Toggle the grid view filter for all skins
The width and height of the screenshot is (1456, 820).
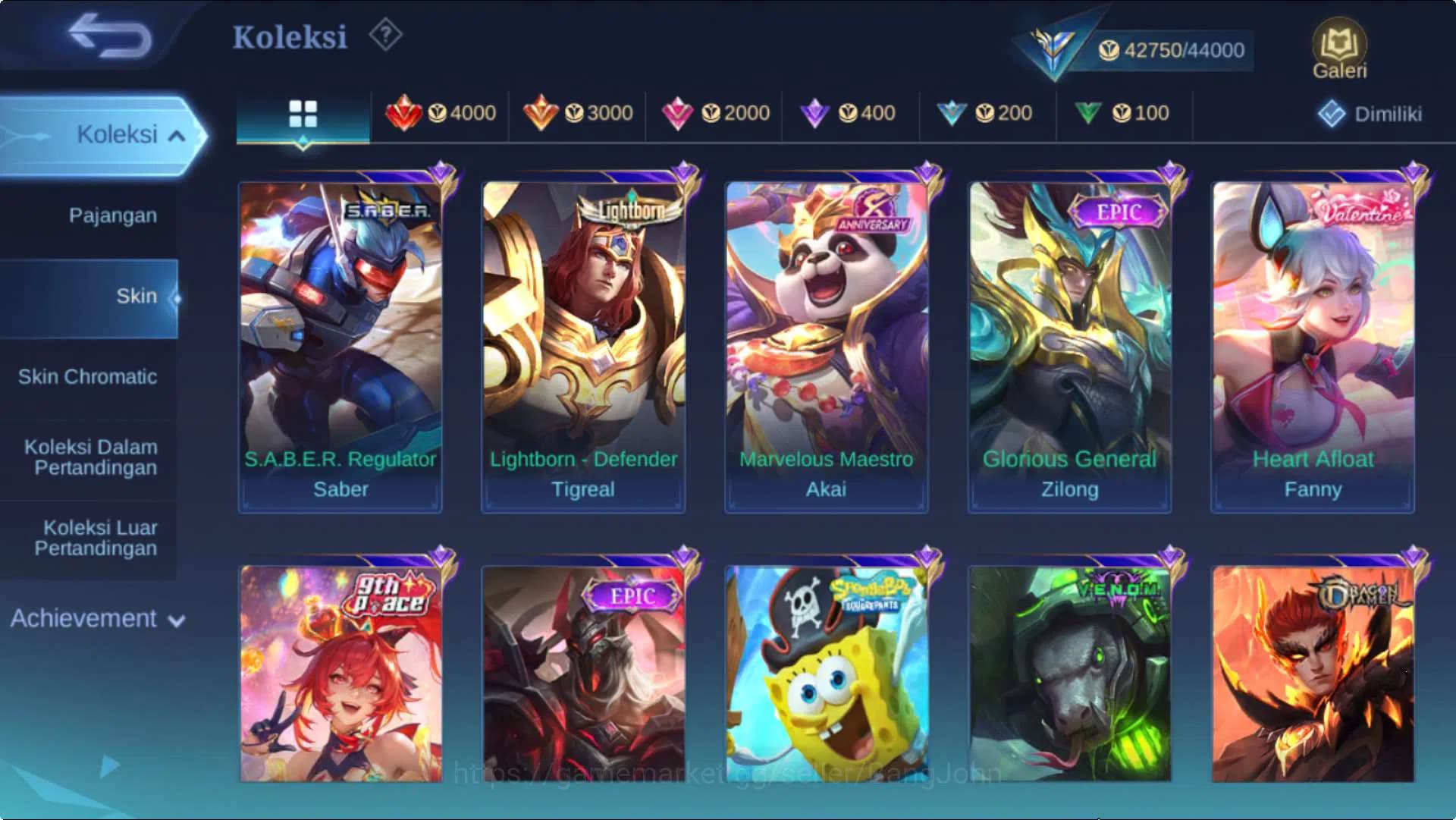click(303, 112)
